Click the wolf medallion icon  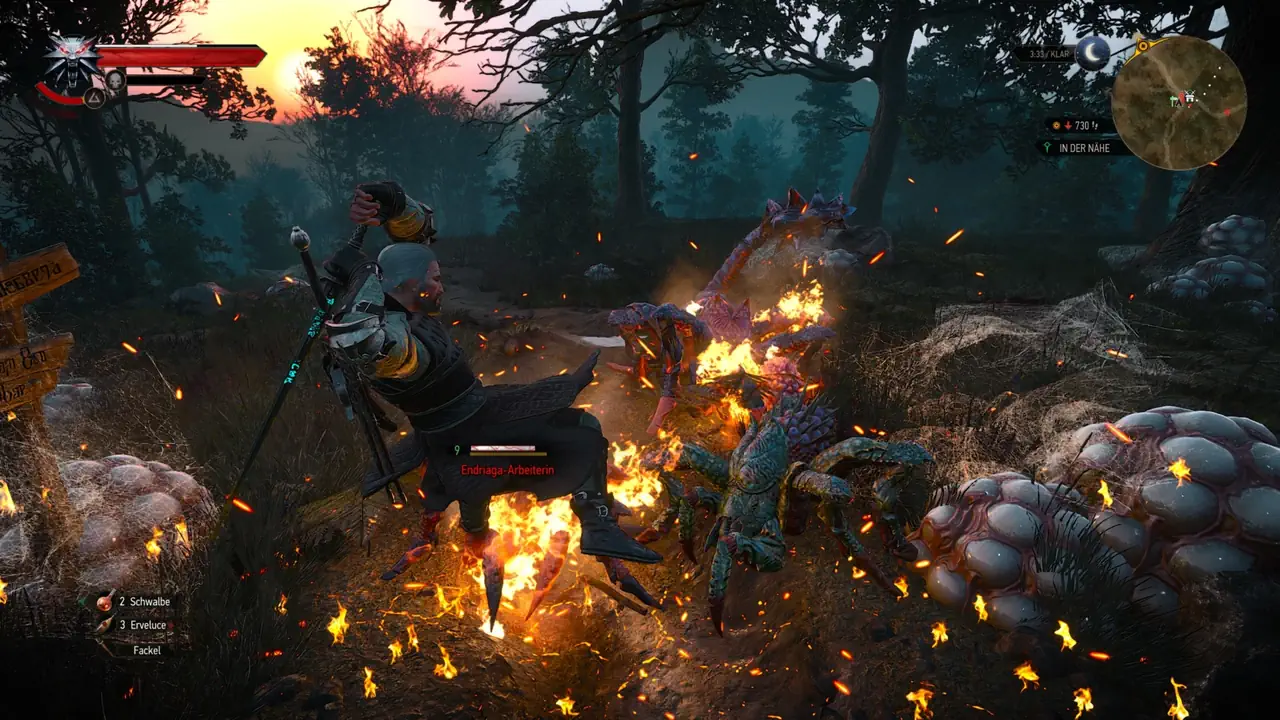[x=73, y=58]
